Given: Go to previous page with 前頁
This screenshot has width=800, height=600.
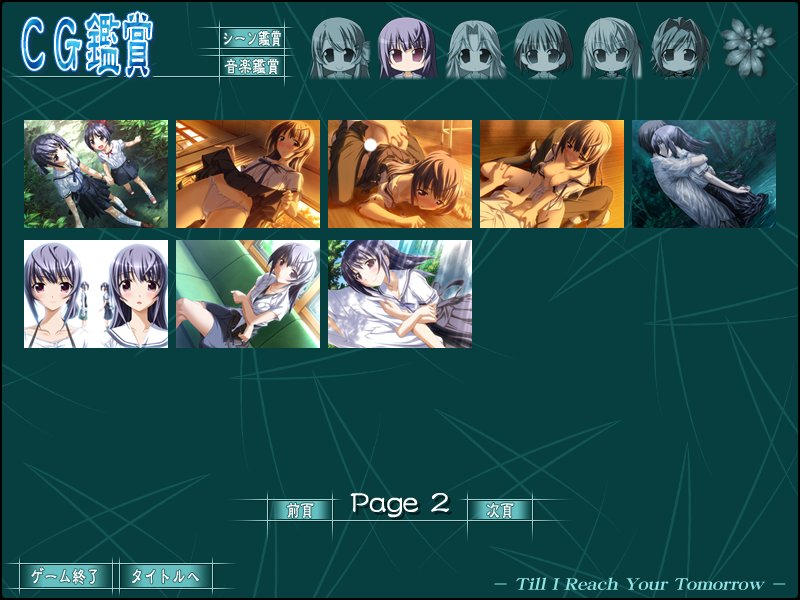Looking at the screenshot, I should 299,510.
